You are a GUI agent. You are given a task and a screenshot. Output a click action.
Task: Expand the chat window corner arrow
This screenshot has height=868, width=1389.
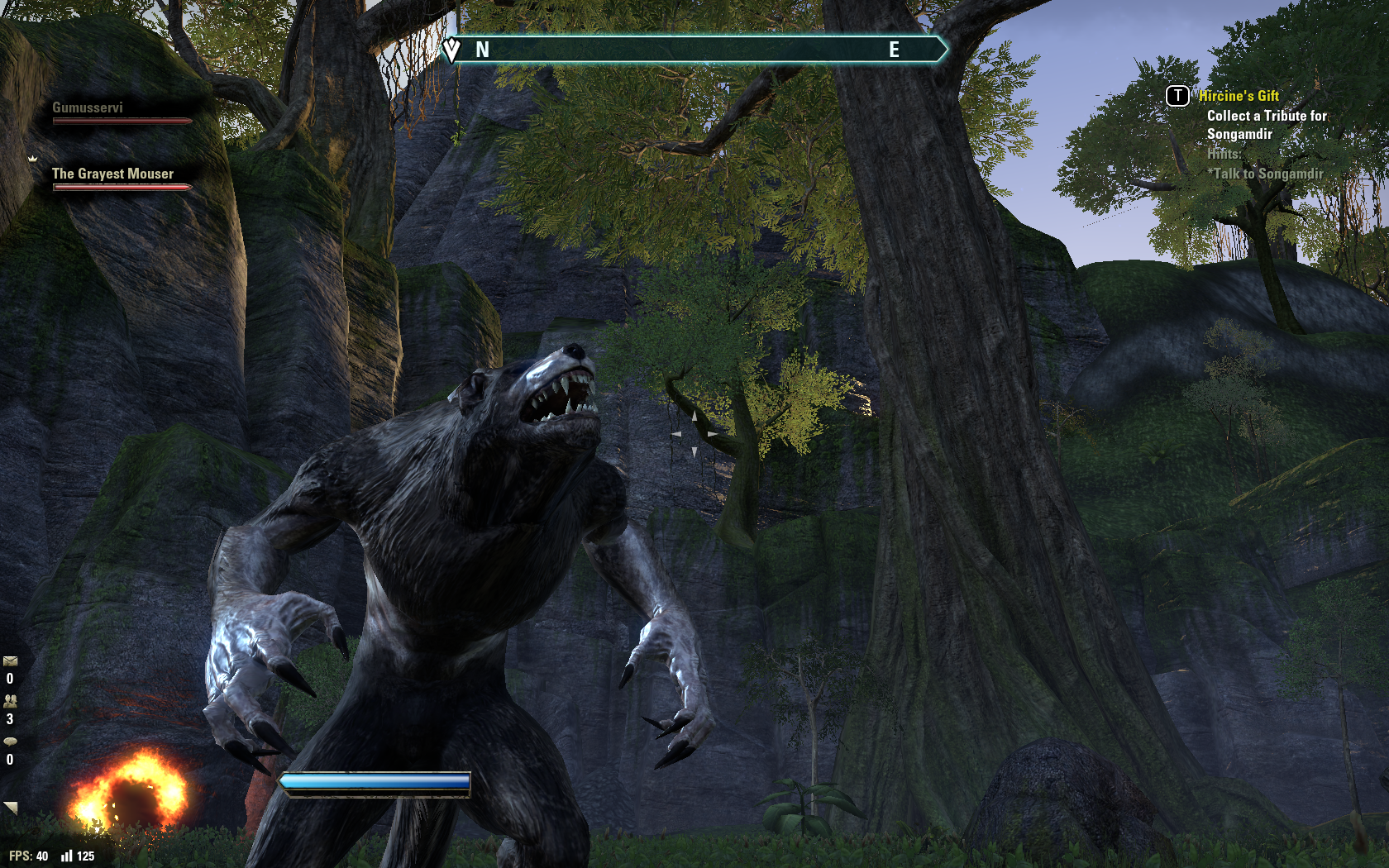coord(11,808)
